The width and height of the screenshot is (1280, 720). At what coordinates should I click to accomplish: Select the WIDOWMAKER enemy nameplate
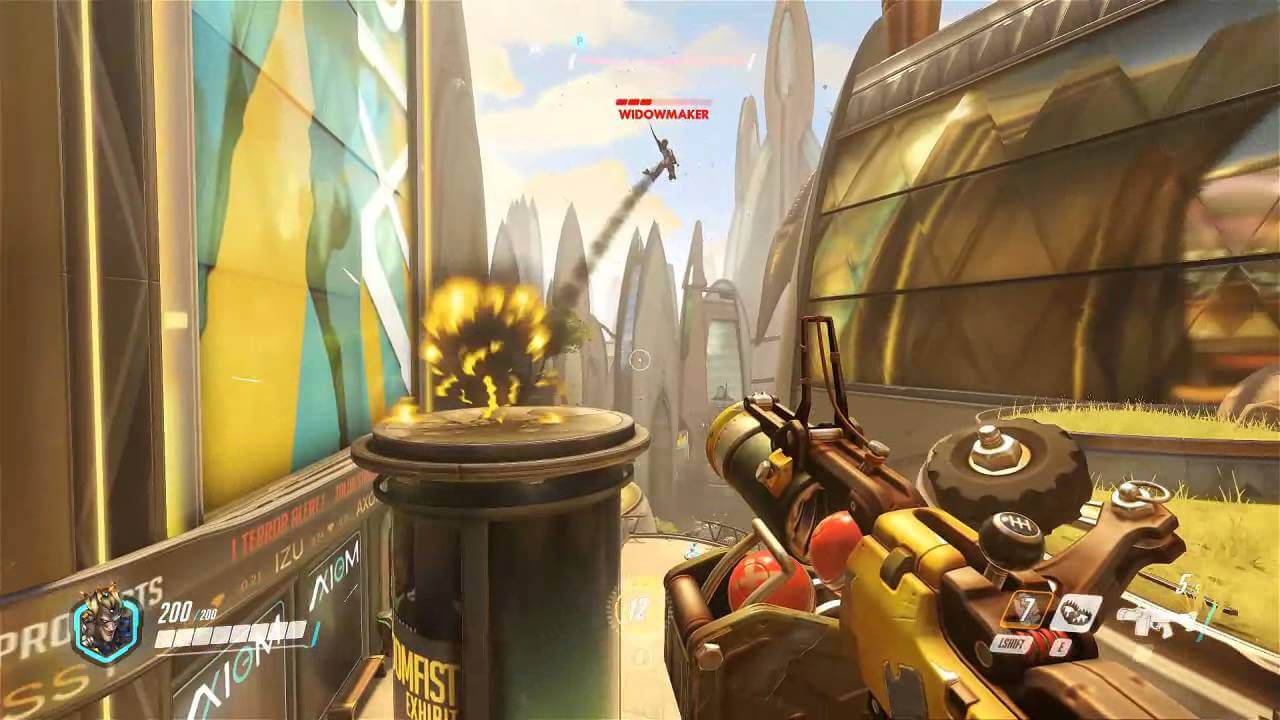coord(663,115)
